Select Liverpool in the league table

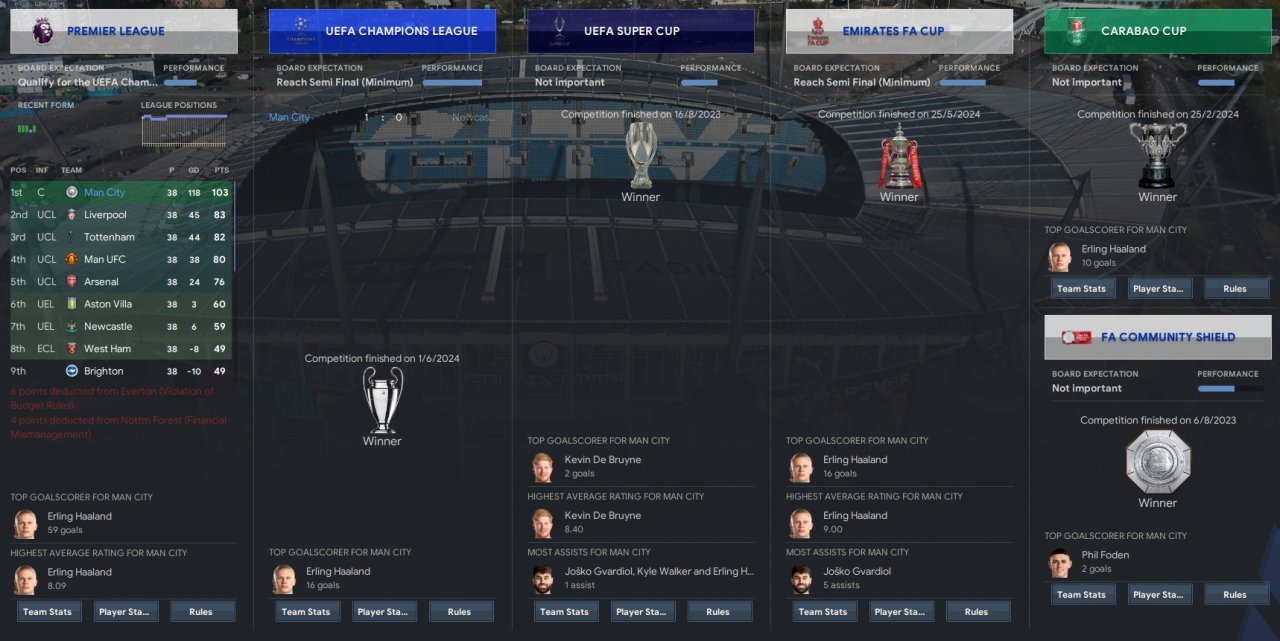[105, 215]
